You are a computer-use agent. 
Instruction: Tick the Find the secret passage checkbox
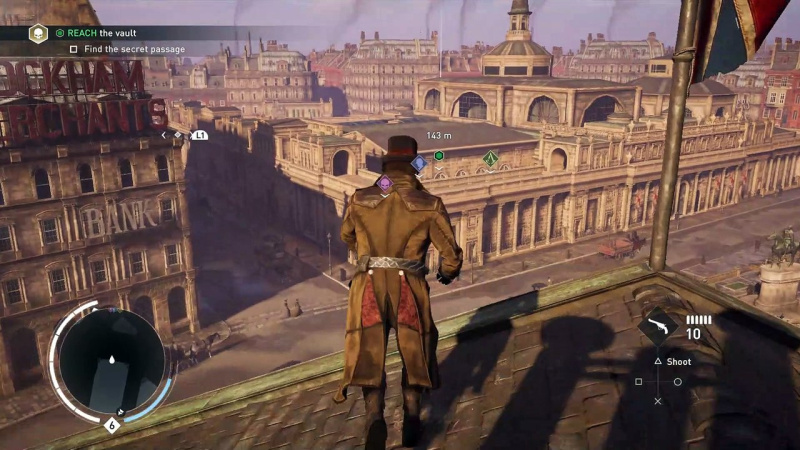pyautogui.click(x=74, y=48)
